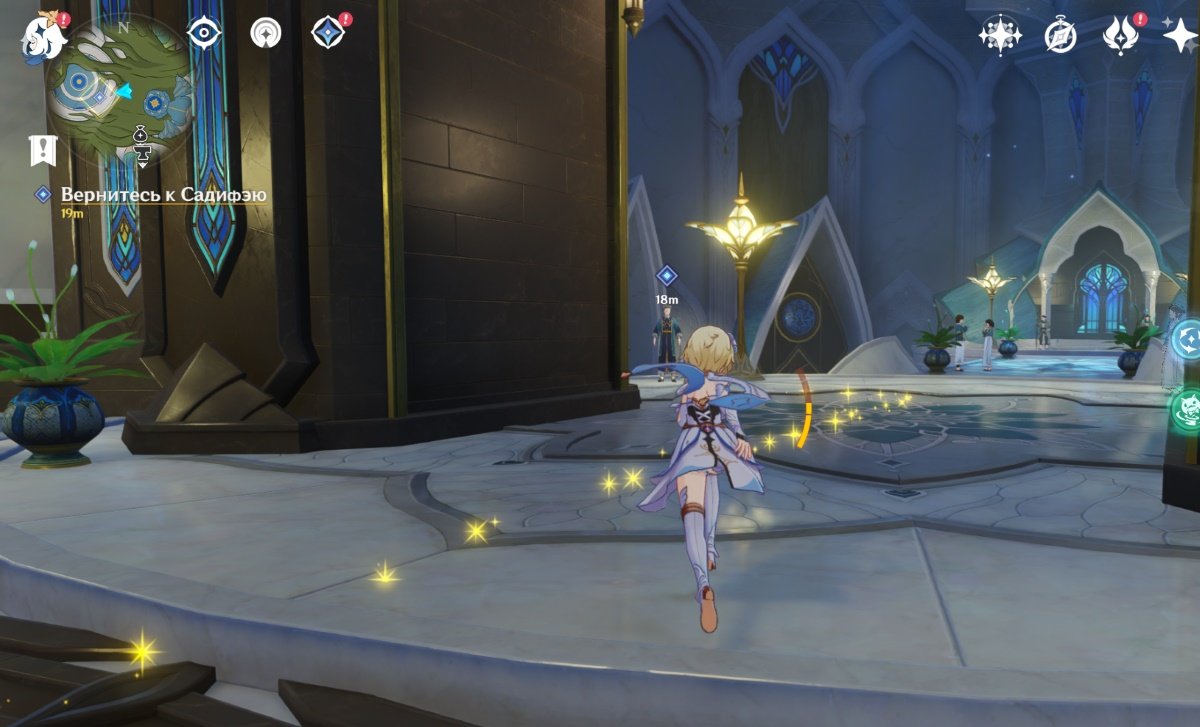Open the Battle Pass winged icon
1200x727 pixels.
click(1121, 36)
